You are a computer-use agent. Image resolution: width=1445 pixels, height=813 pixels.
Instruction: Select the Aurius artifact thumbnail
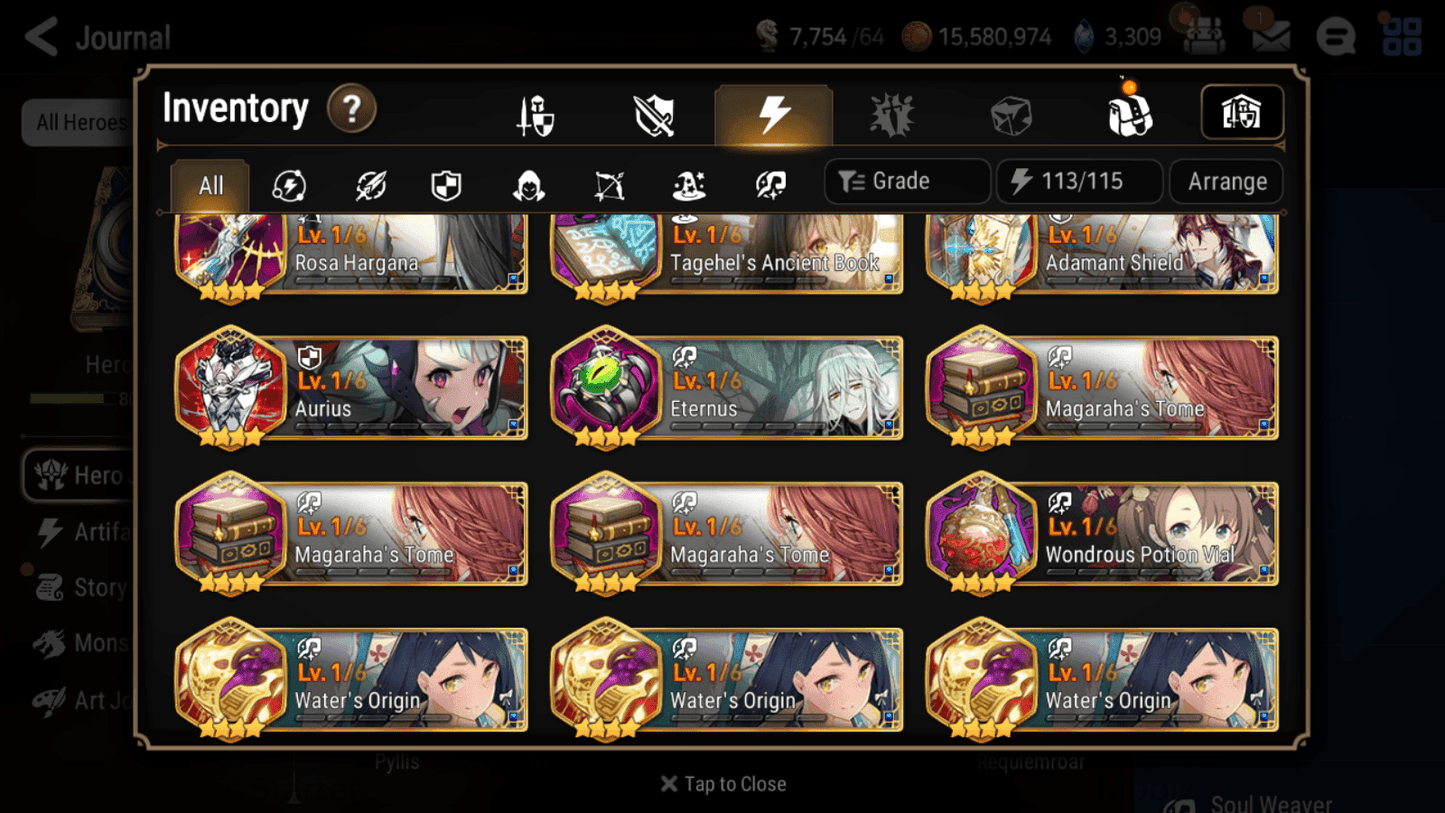tap(231, 389)
